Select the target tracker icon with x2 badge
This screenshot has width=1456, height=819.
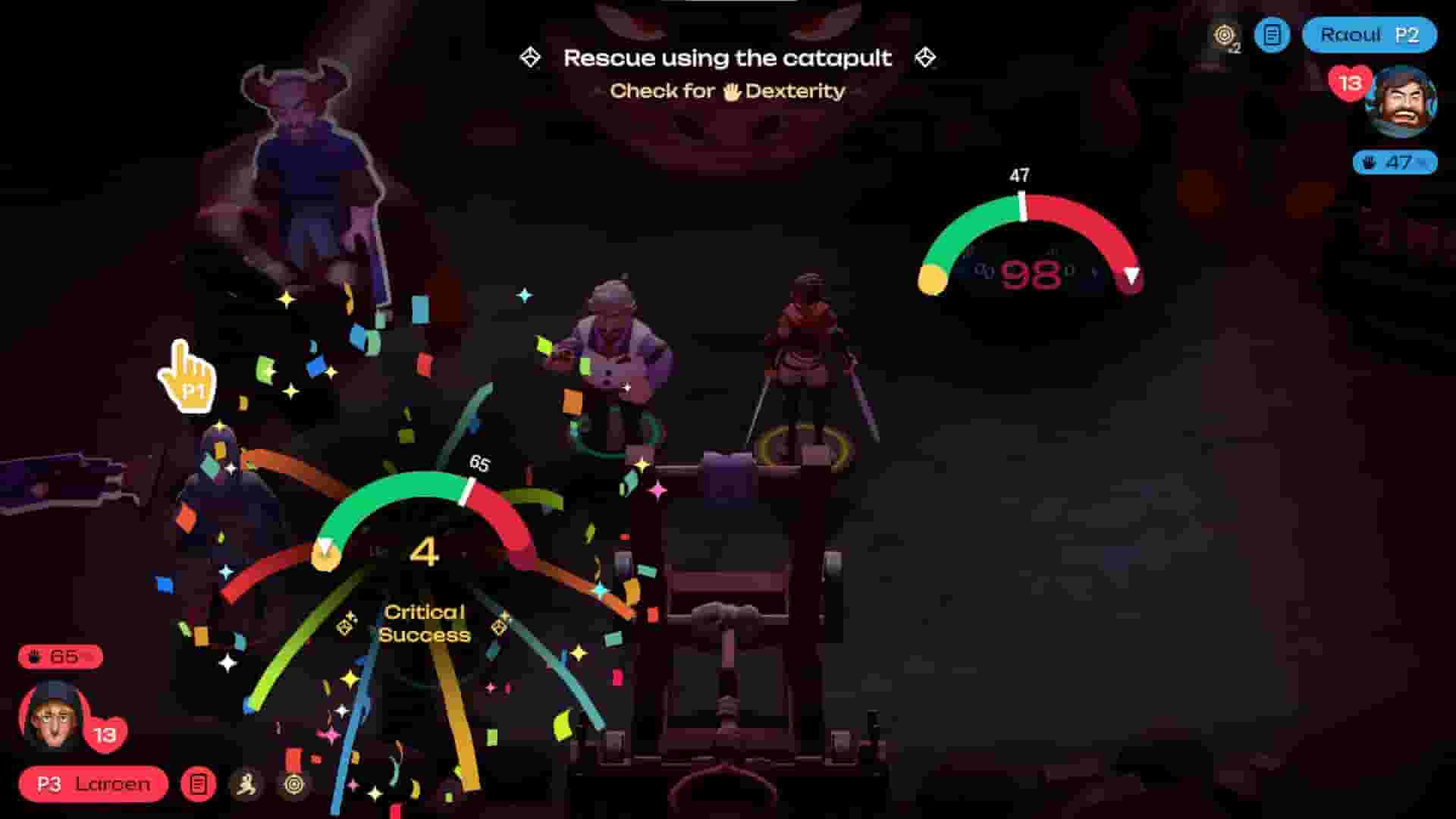pos(1223,36)
